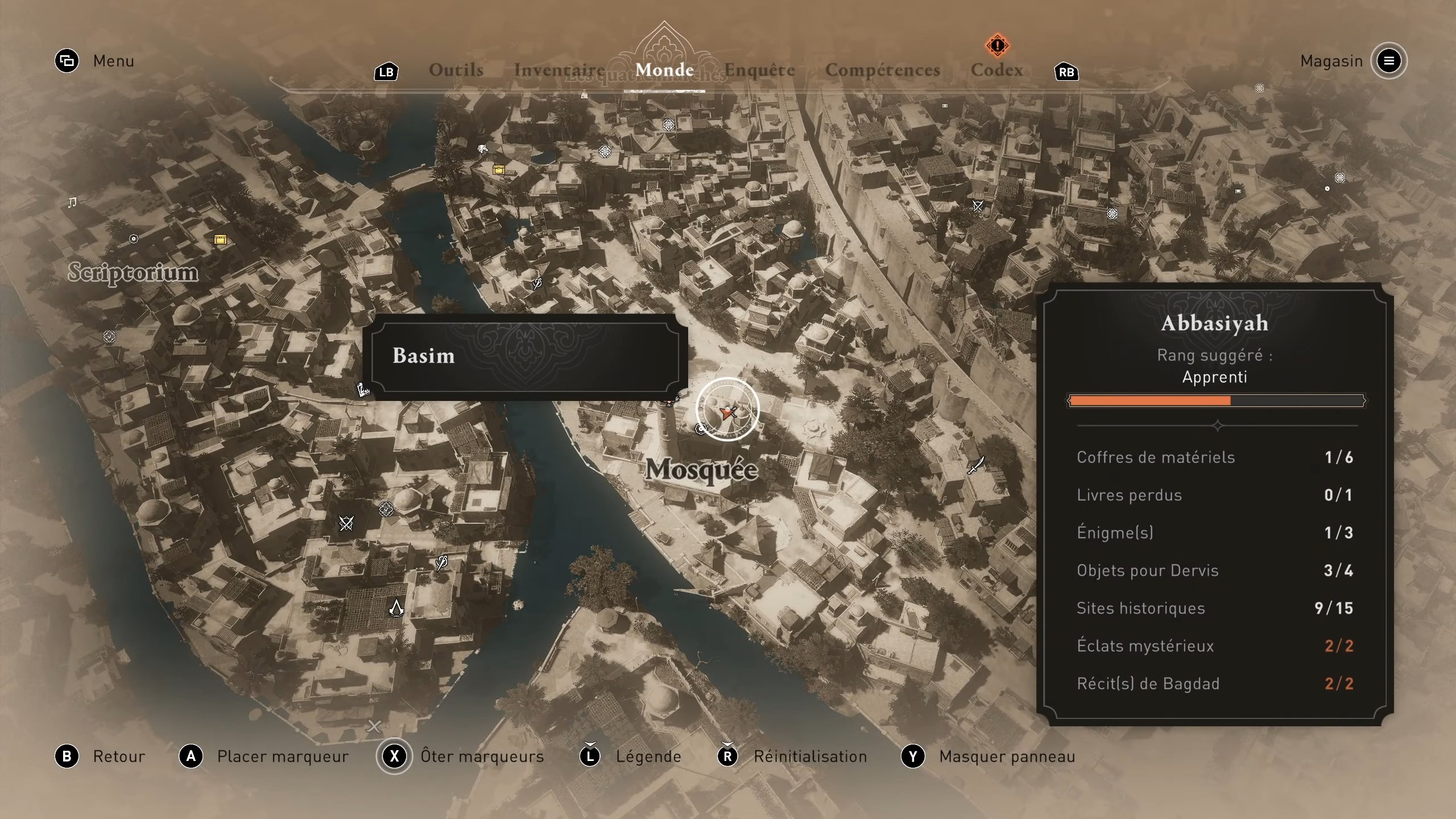The width and height of the screenshot is (1456, 819).
Task: Select Basim's player marker on the map
Action: click(x=727, y=412)
